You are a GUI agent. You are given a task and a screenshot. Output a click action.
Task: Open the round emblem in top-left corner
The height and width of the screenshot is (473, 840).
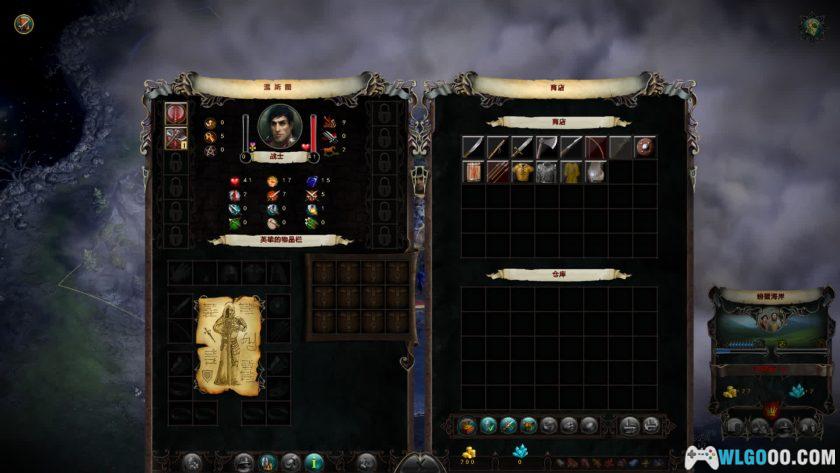(24, 23)
